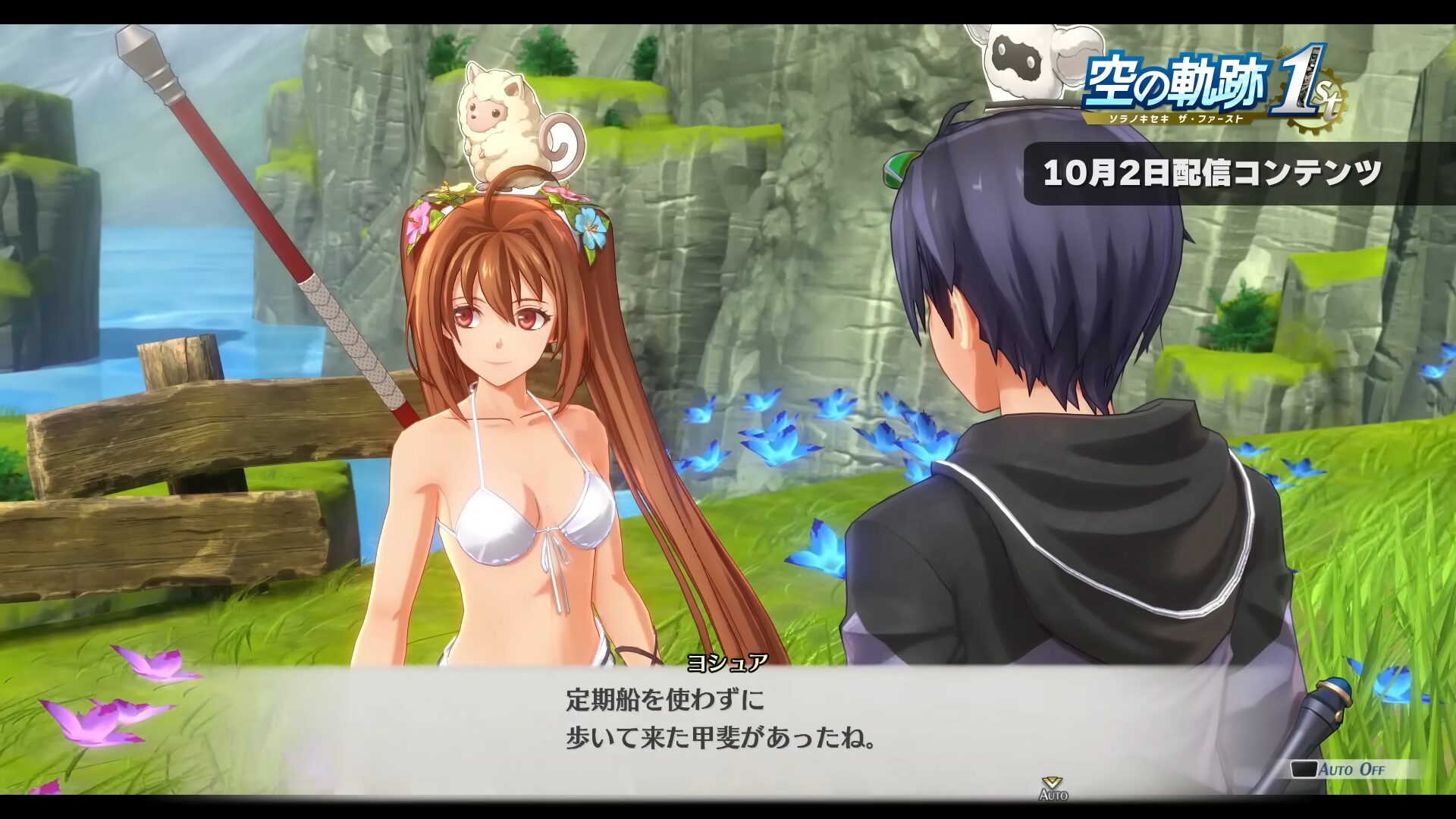This screenshot has height=819, width=1456.
Task: Click the gold gear behind the logo's 1st
Action: click(1316, 99)
